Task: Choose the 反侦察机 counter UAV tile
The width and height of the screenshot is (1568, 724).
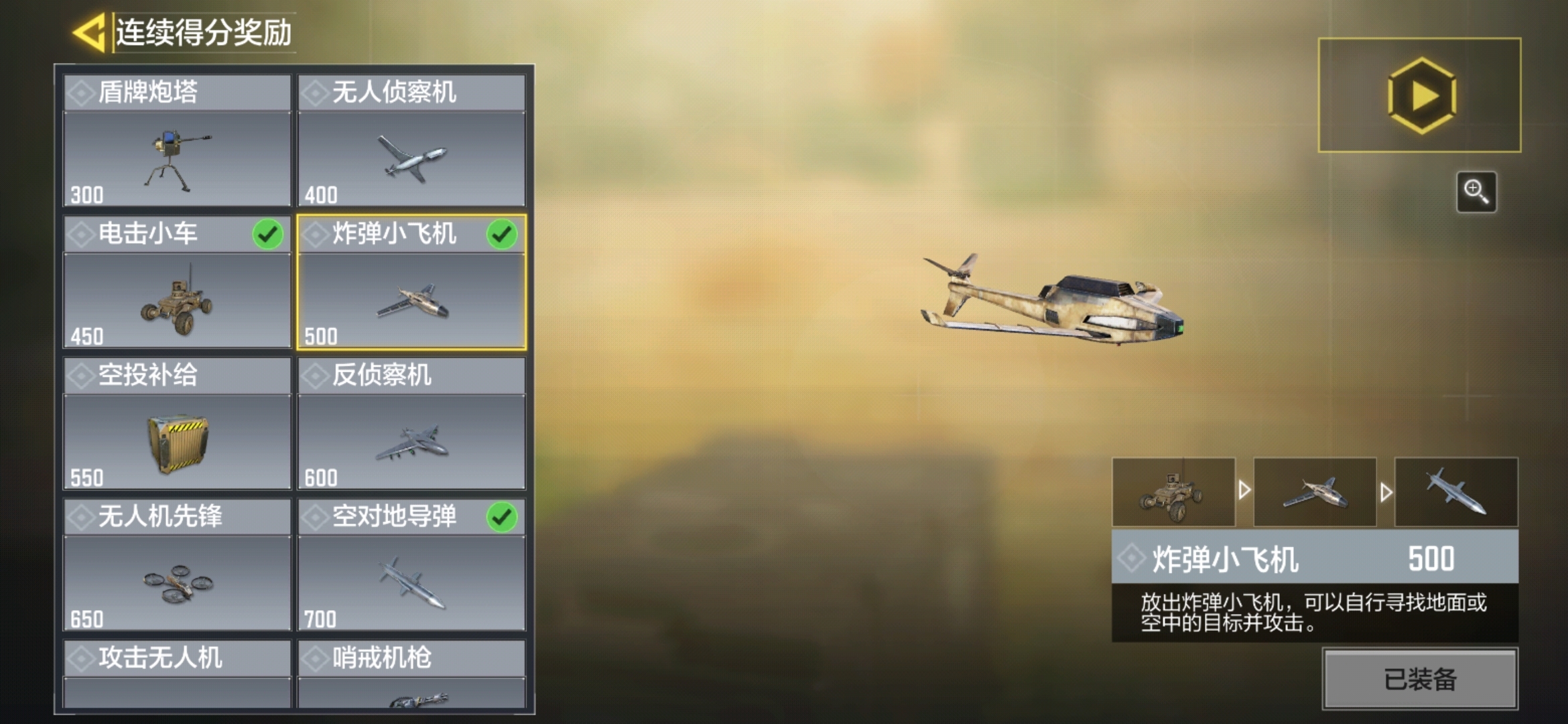Action: click(411, 424)
